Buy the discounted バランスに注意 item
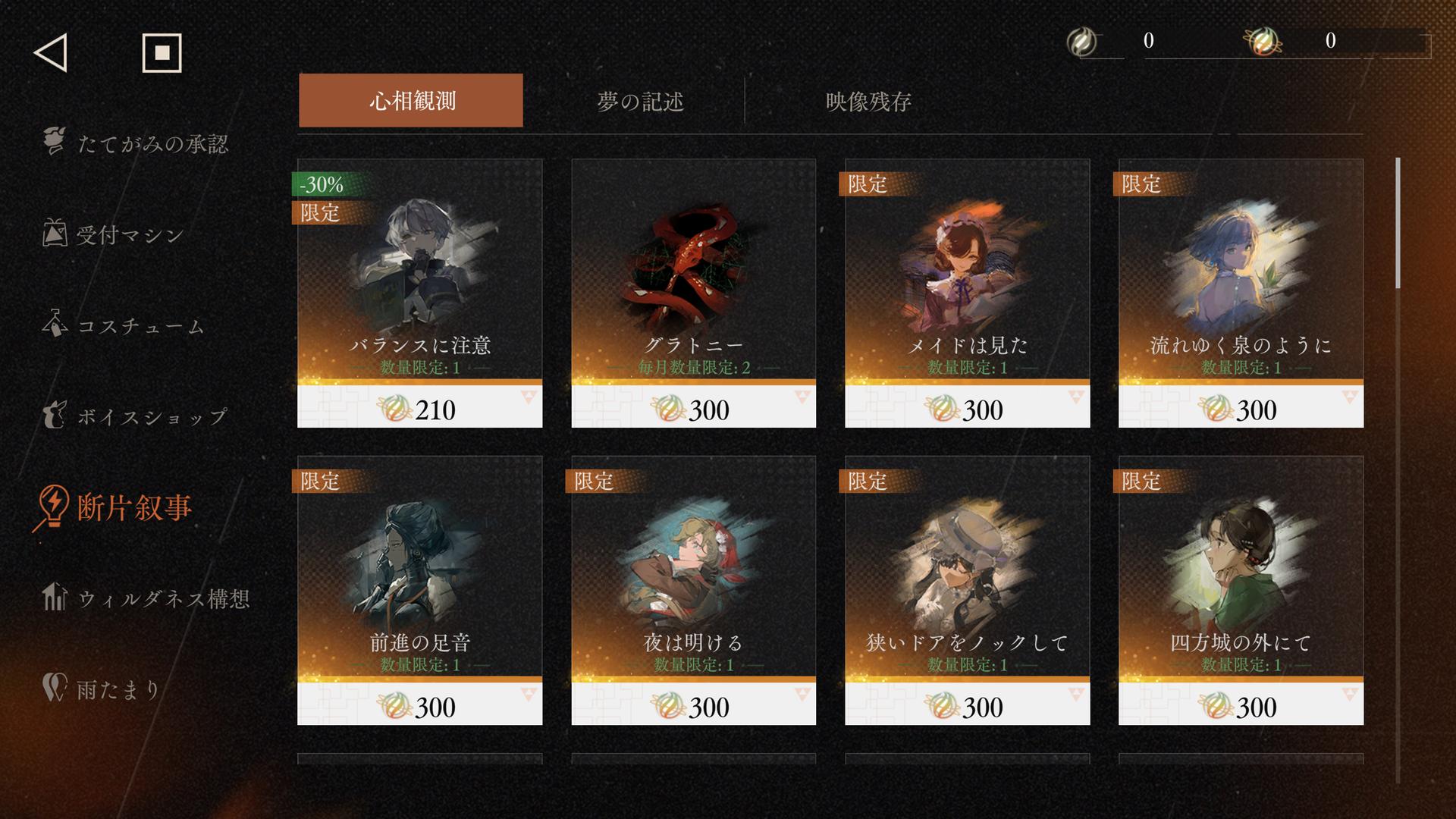Image resolution: width=1456 pixels, height=819 pixels. [419, 293]
